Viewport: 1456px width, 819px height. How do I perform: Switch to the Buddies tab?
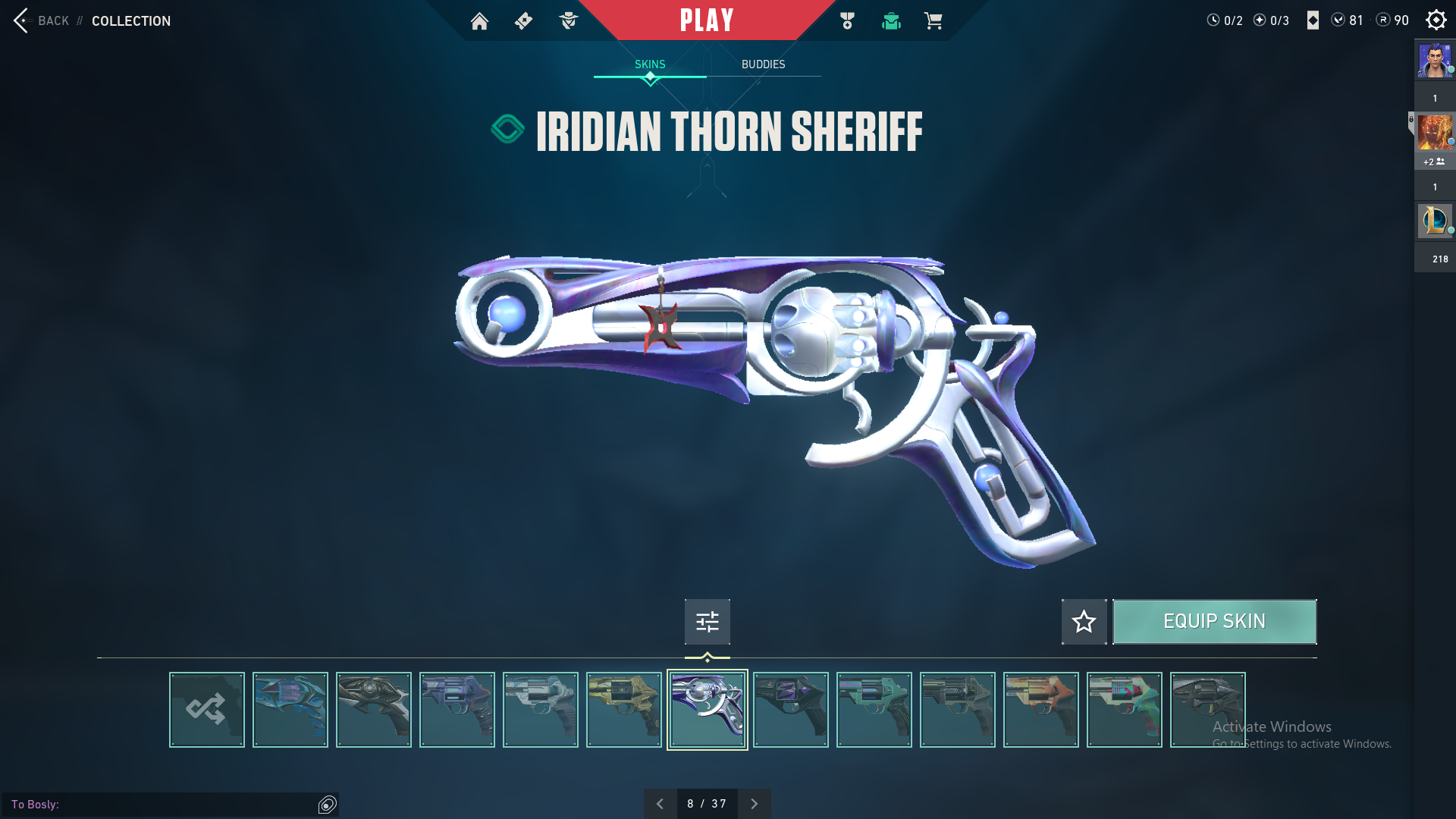coord(763,64)
